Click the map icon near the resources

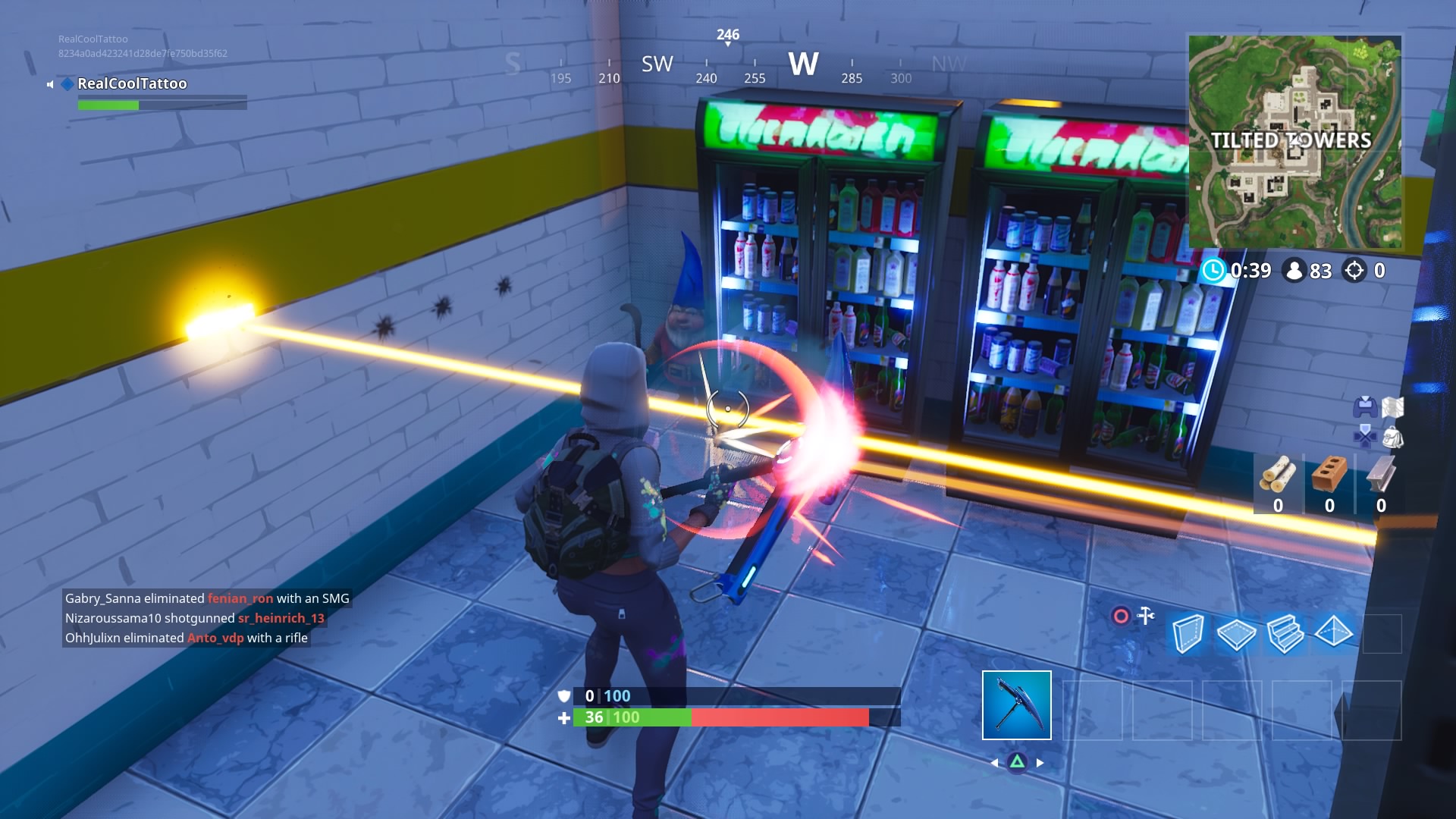coord(1392,407)
